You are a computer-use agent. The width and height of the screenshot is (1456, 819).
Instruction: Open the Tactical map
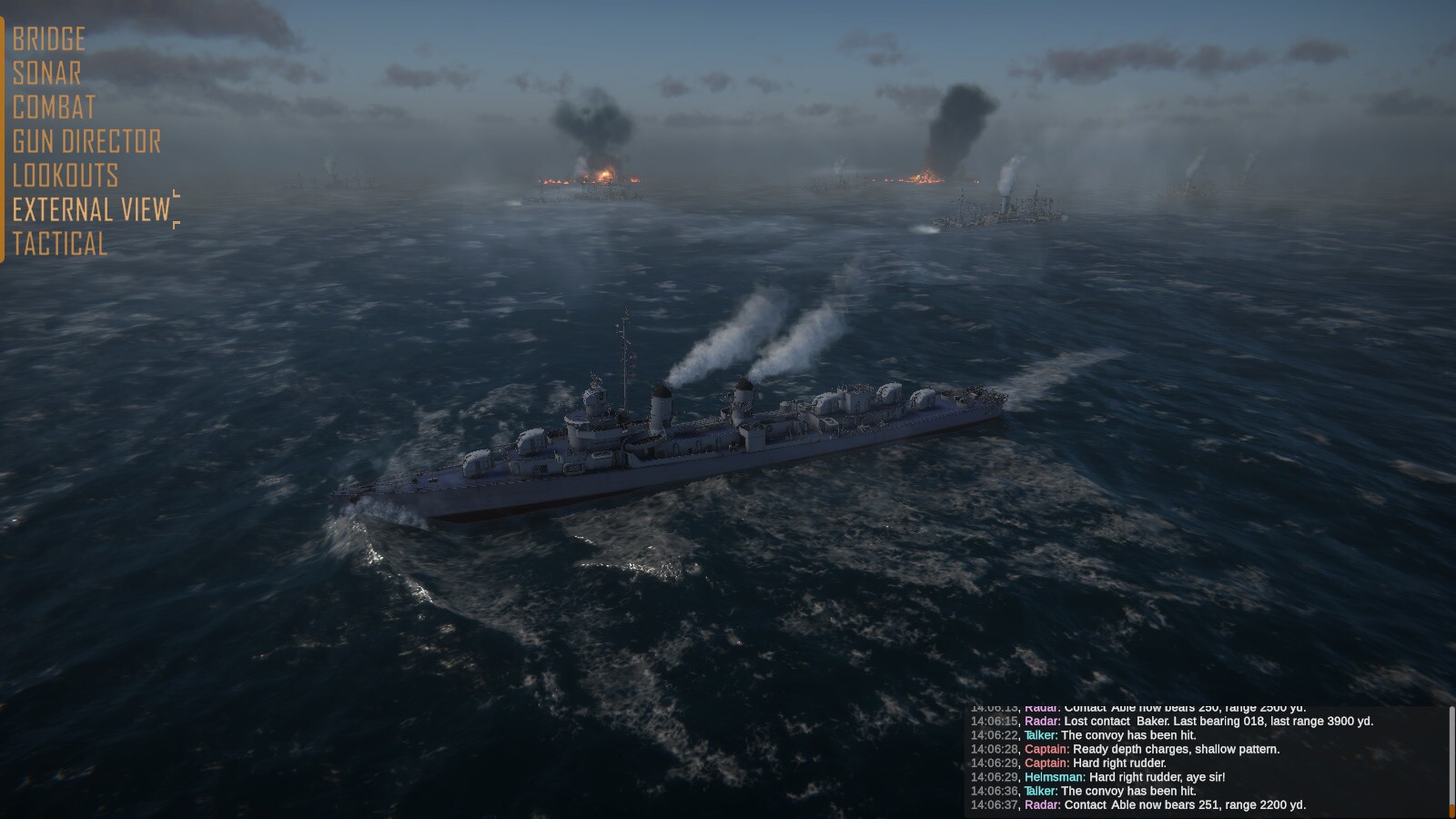tap(58, 244)
